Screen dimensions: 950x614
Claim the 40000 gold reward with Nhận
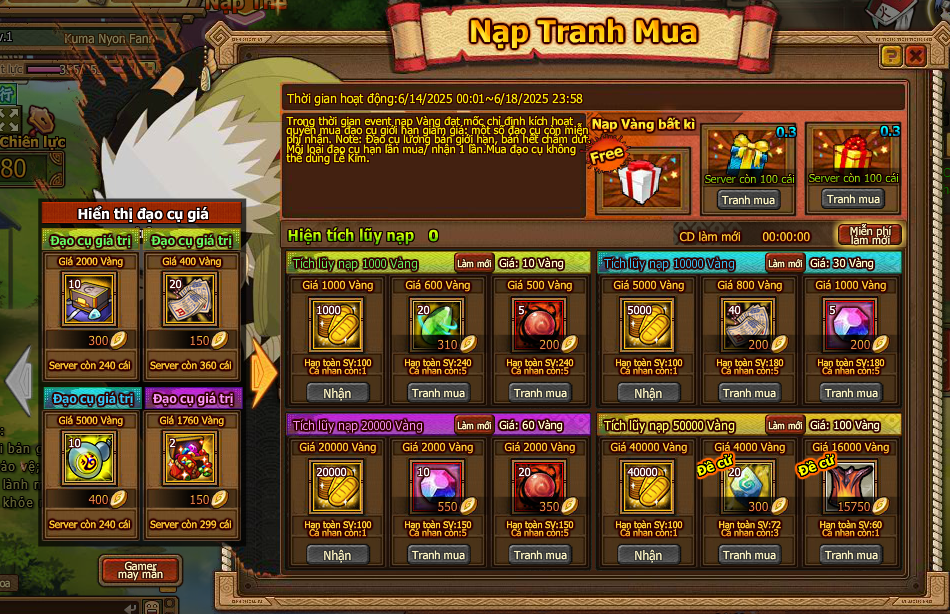pos(648,555)
